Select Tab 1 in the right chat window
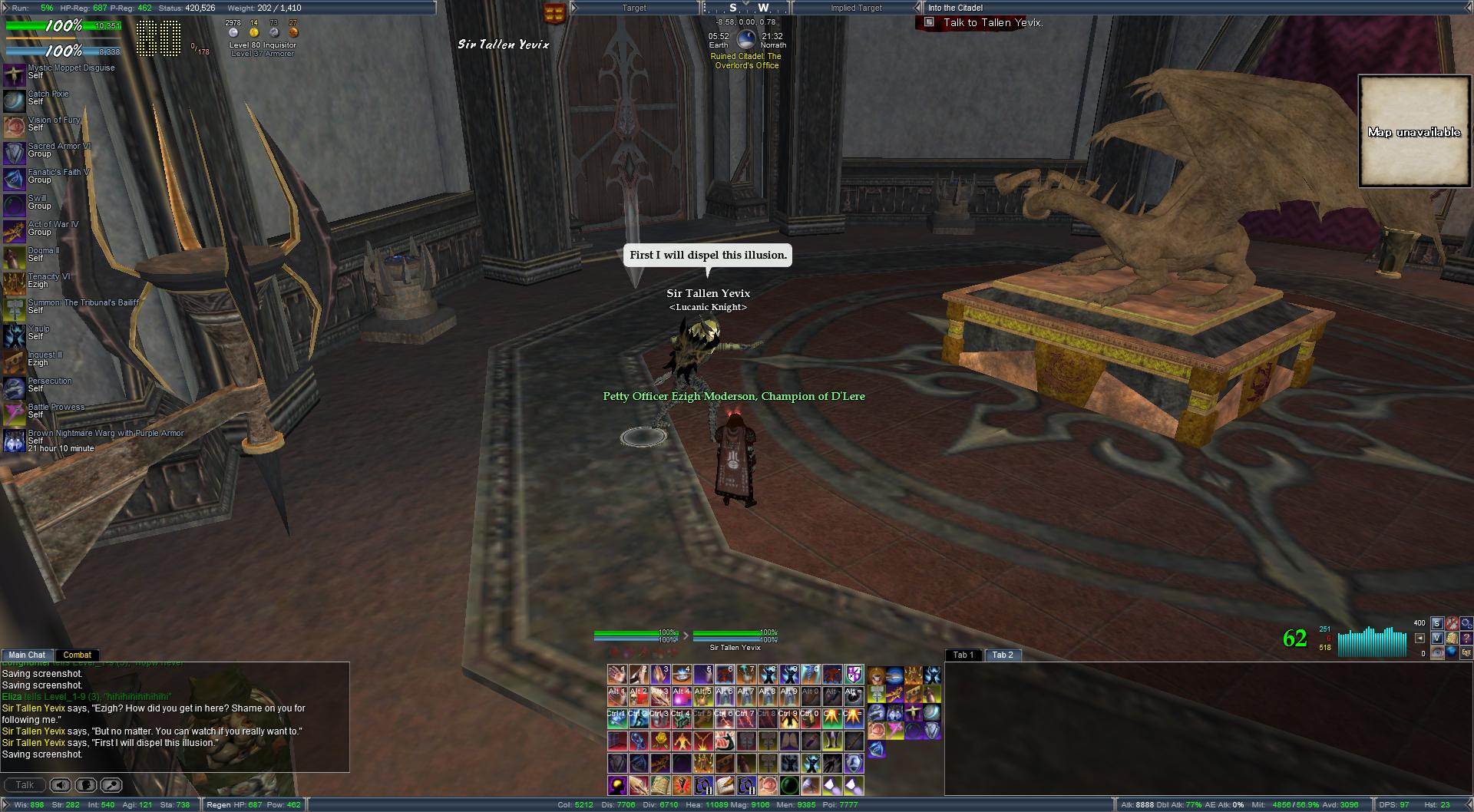 click(x=963, y=655)
